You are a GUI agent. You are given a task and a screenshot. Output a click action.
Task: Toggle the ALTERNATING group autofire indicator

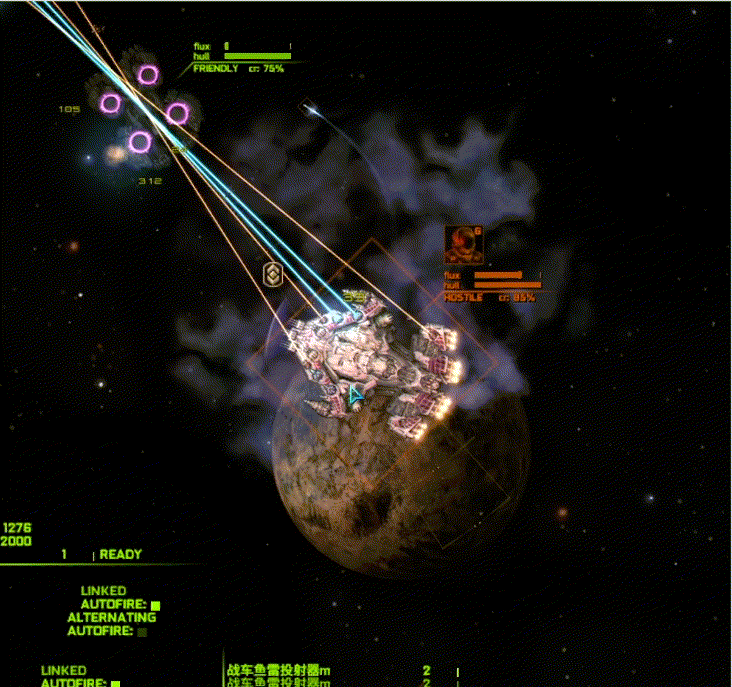click(141, 632)
